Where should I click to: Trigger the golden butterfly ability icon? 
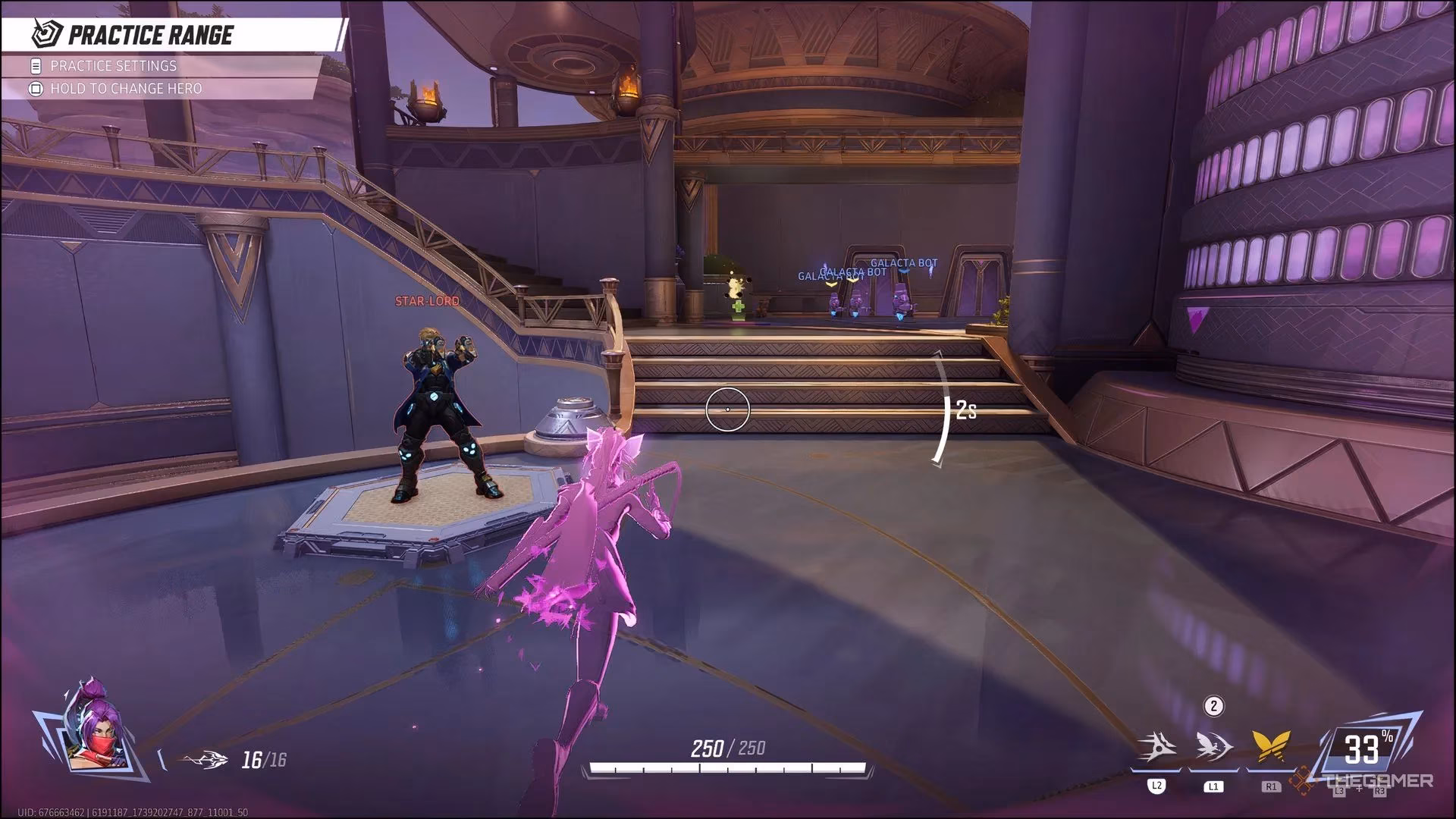[x=1272, y=747]
